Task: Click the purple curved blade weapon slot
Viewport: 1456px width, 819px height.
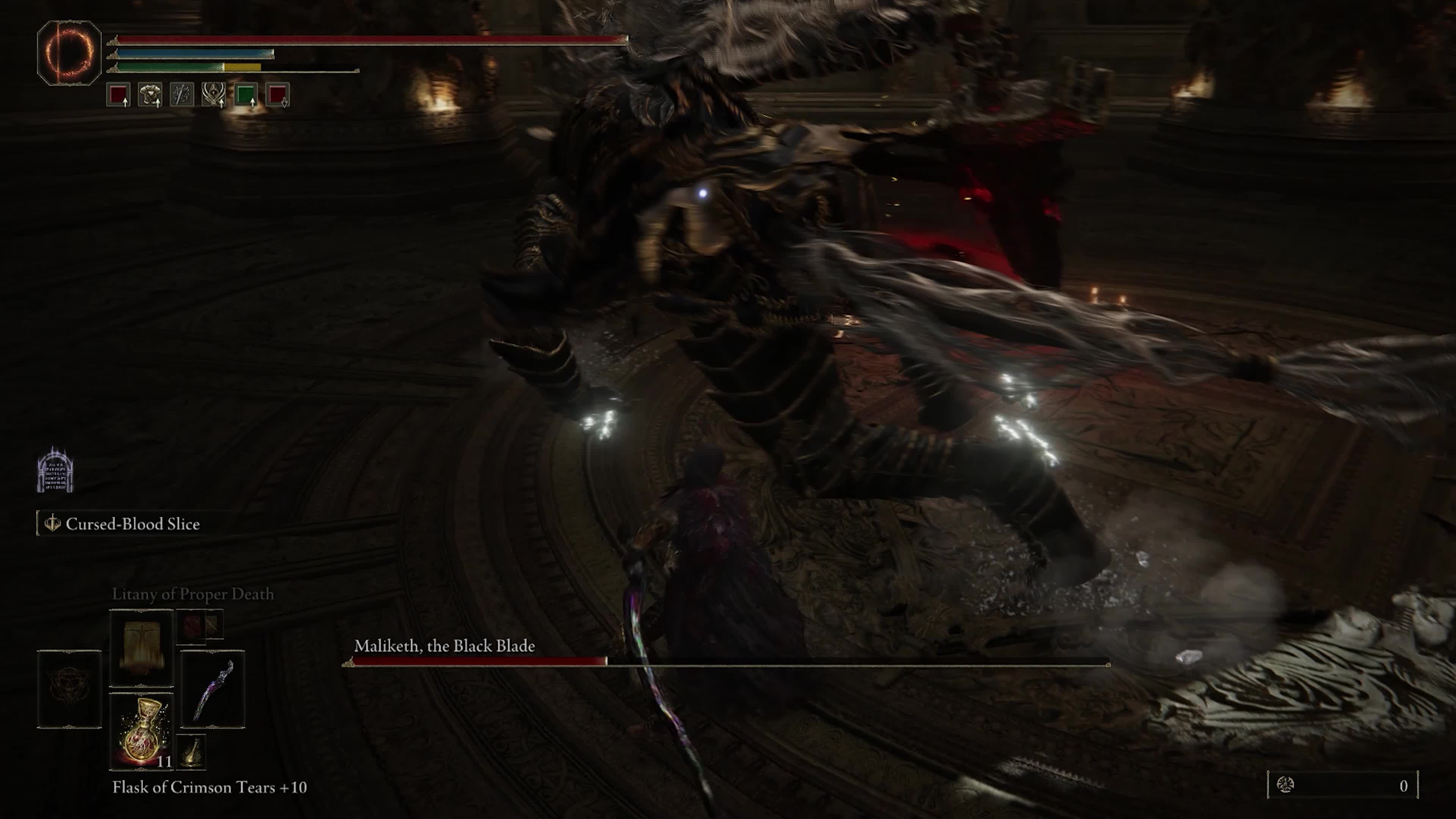Action: tap(213, 690)
